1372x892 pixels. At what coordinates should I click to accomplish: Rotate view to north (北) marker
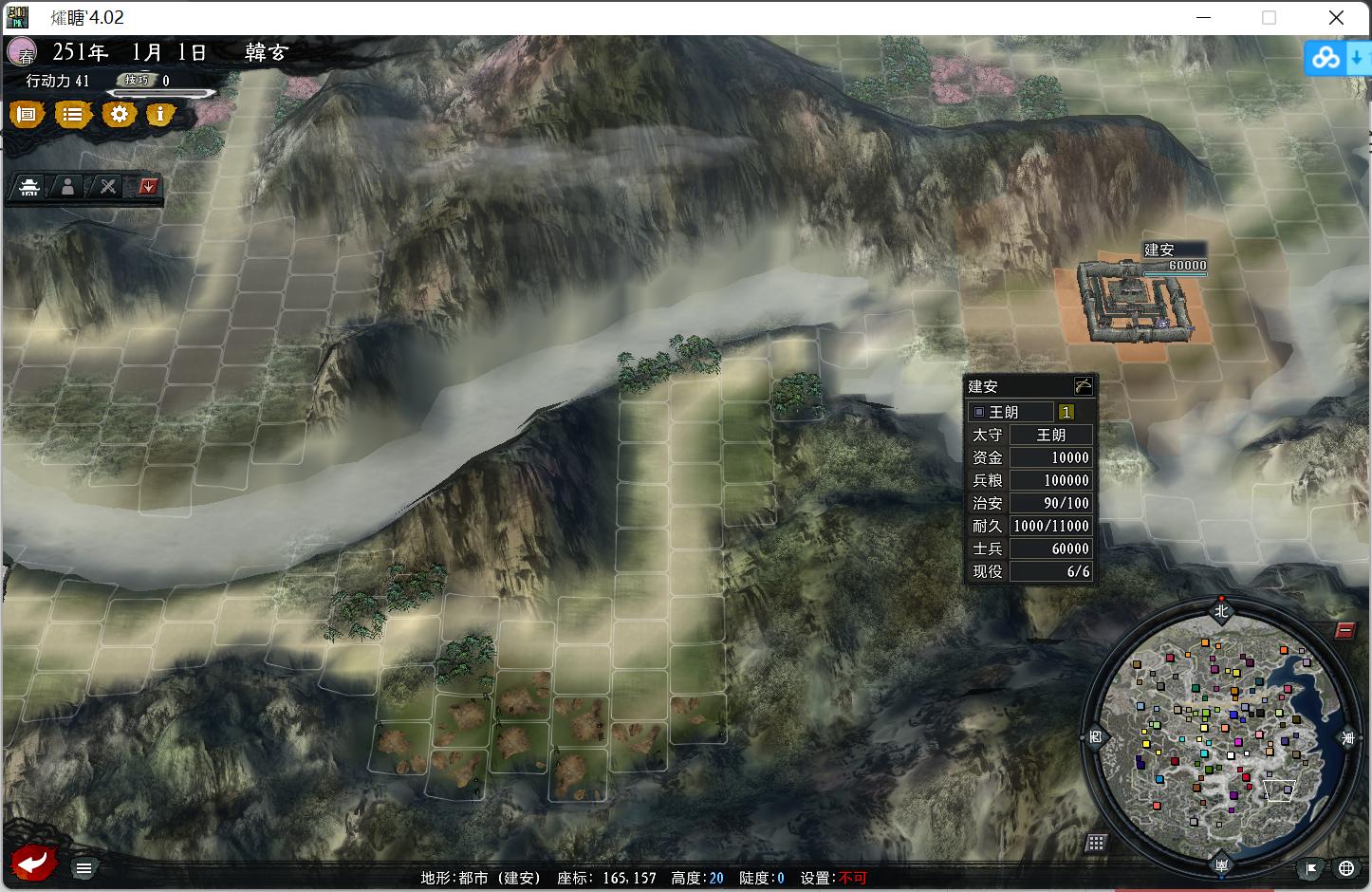coord(1221,611)
